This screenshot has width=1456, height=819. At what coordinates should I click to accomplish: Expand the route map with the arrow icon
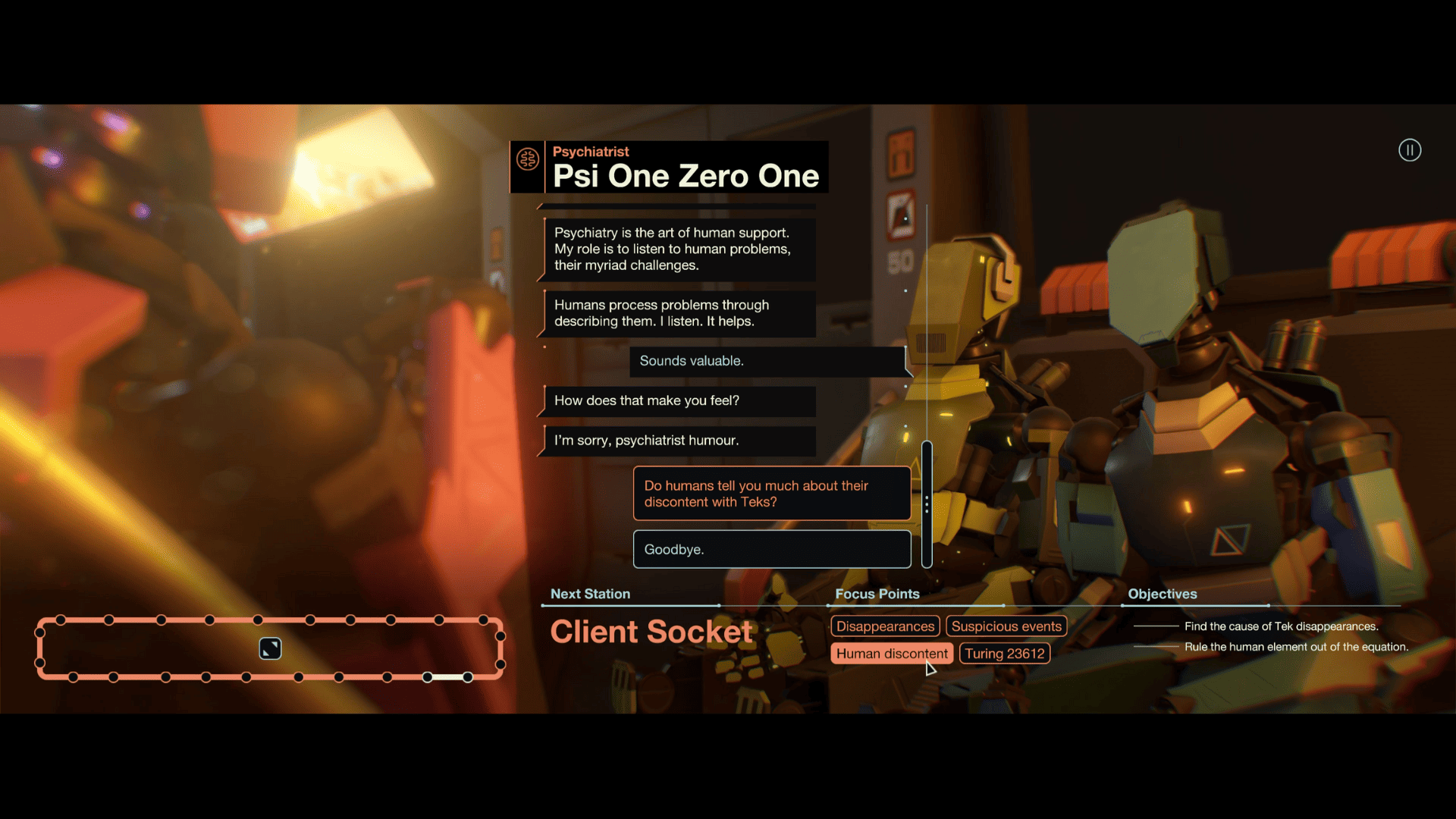270,648
